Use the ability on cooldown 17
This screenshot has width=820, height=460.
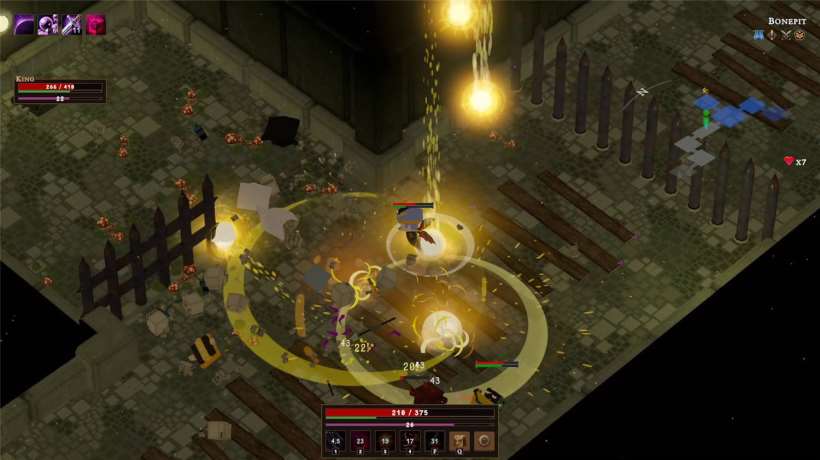point(410,441)
